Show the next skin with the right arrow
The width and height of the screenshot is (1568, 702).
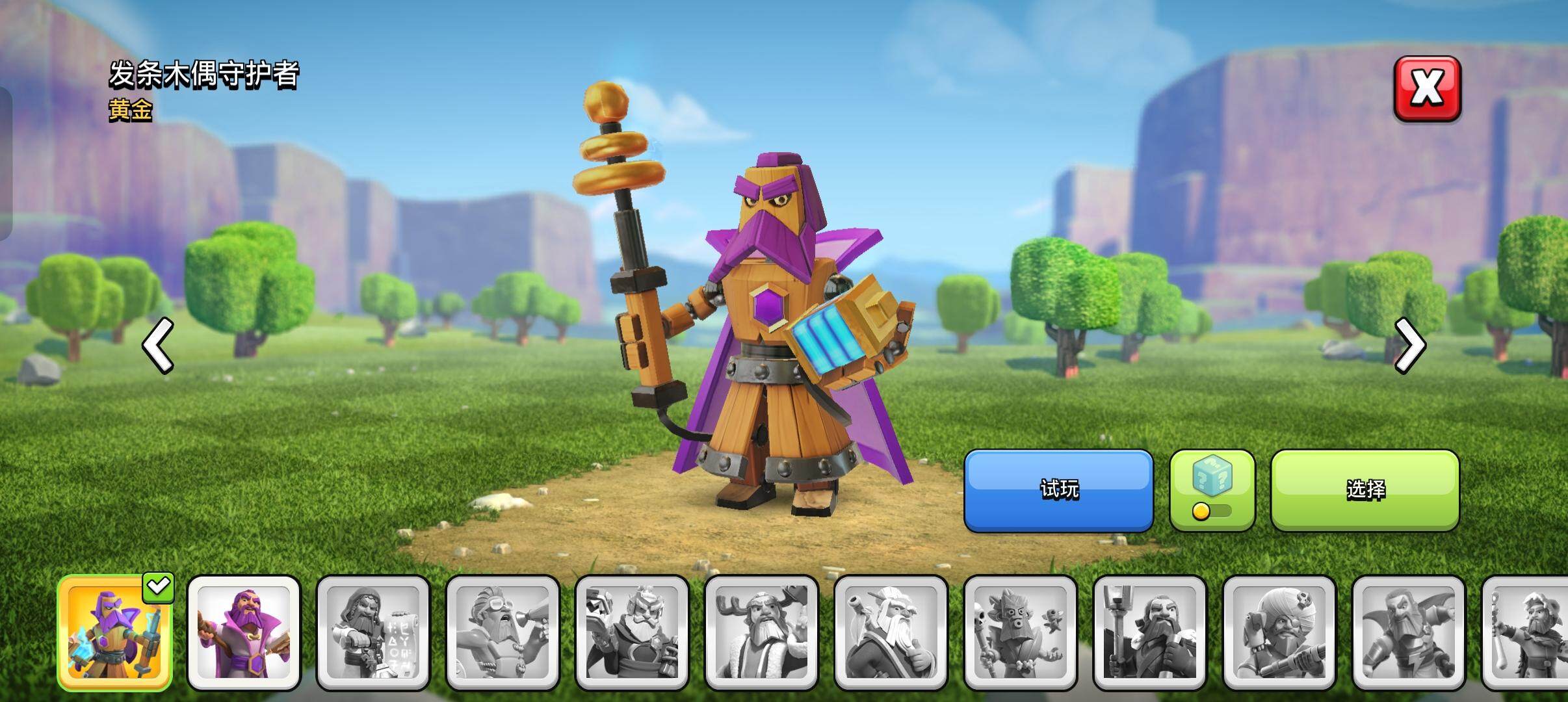click(x=1409, y=345)
